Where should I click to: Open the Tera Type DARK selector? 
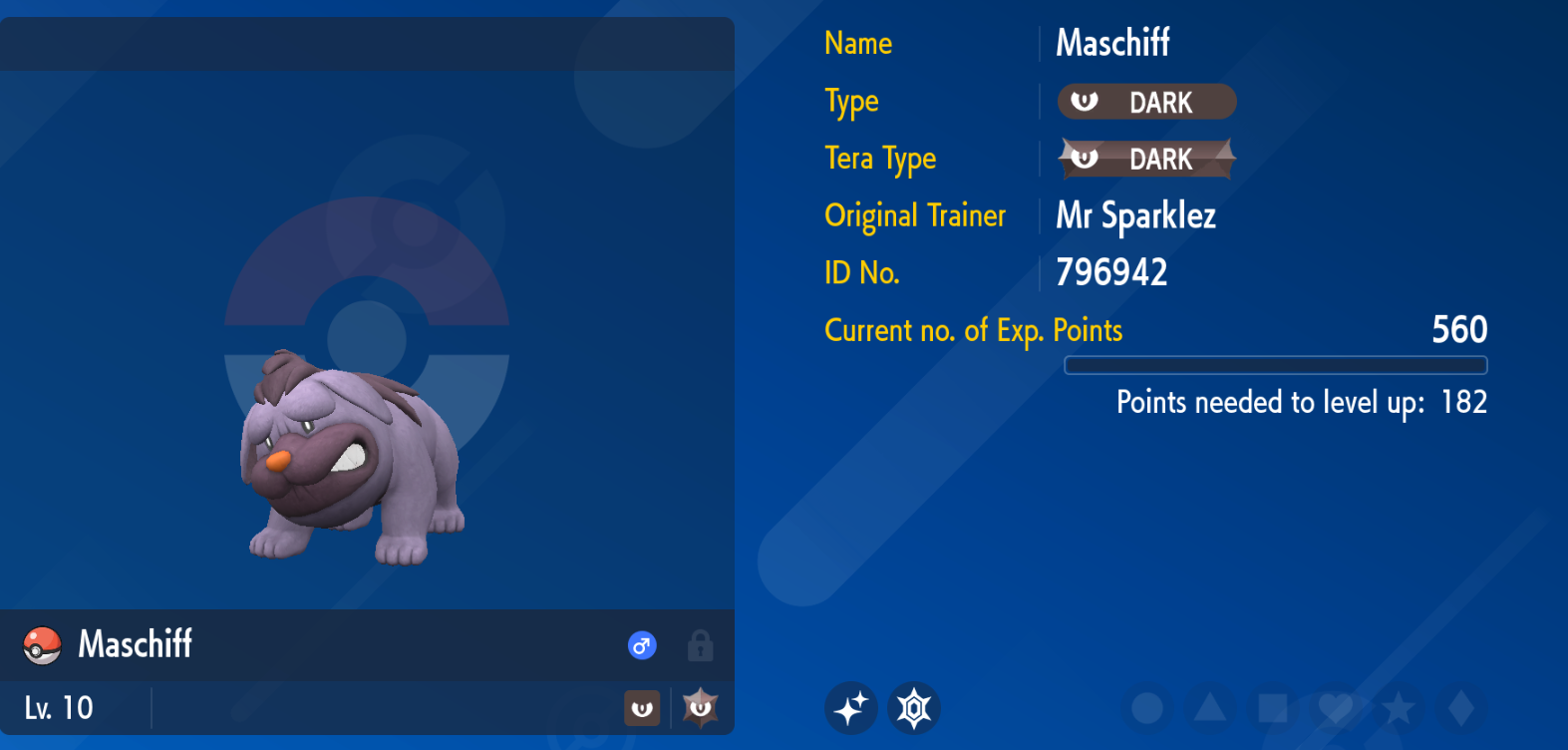click(x=1146, y=158)
